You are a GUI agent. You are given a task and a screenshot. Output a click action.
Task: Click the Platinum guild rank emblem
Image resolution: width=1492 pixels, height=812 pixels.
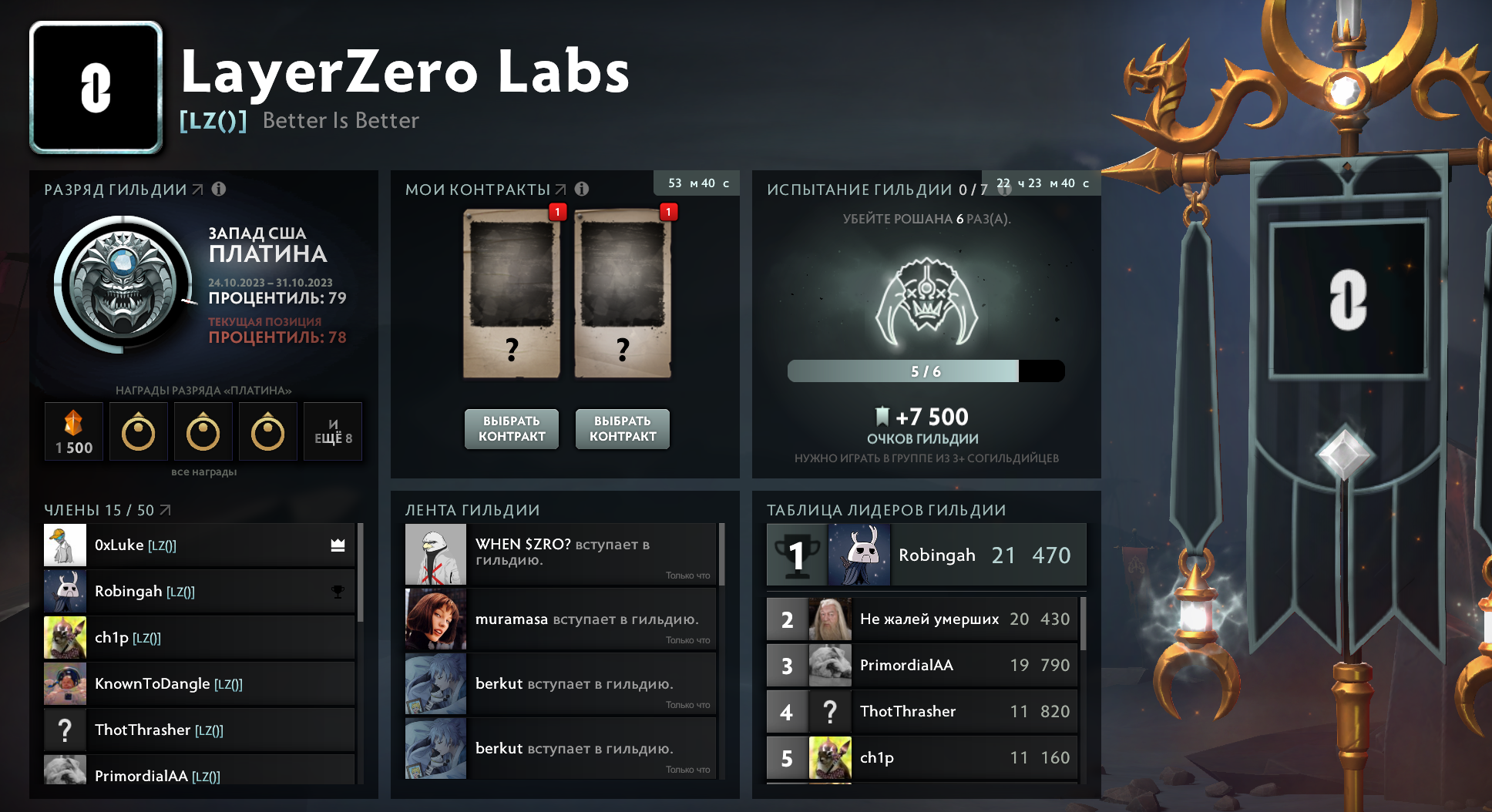pyautogui.click(x=123, y=284)
